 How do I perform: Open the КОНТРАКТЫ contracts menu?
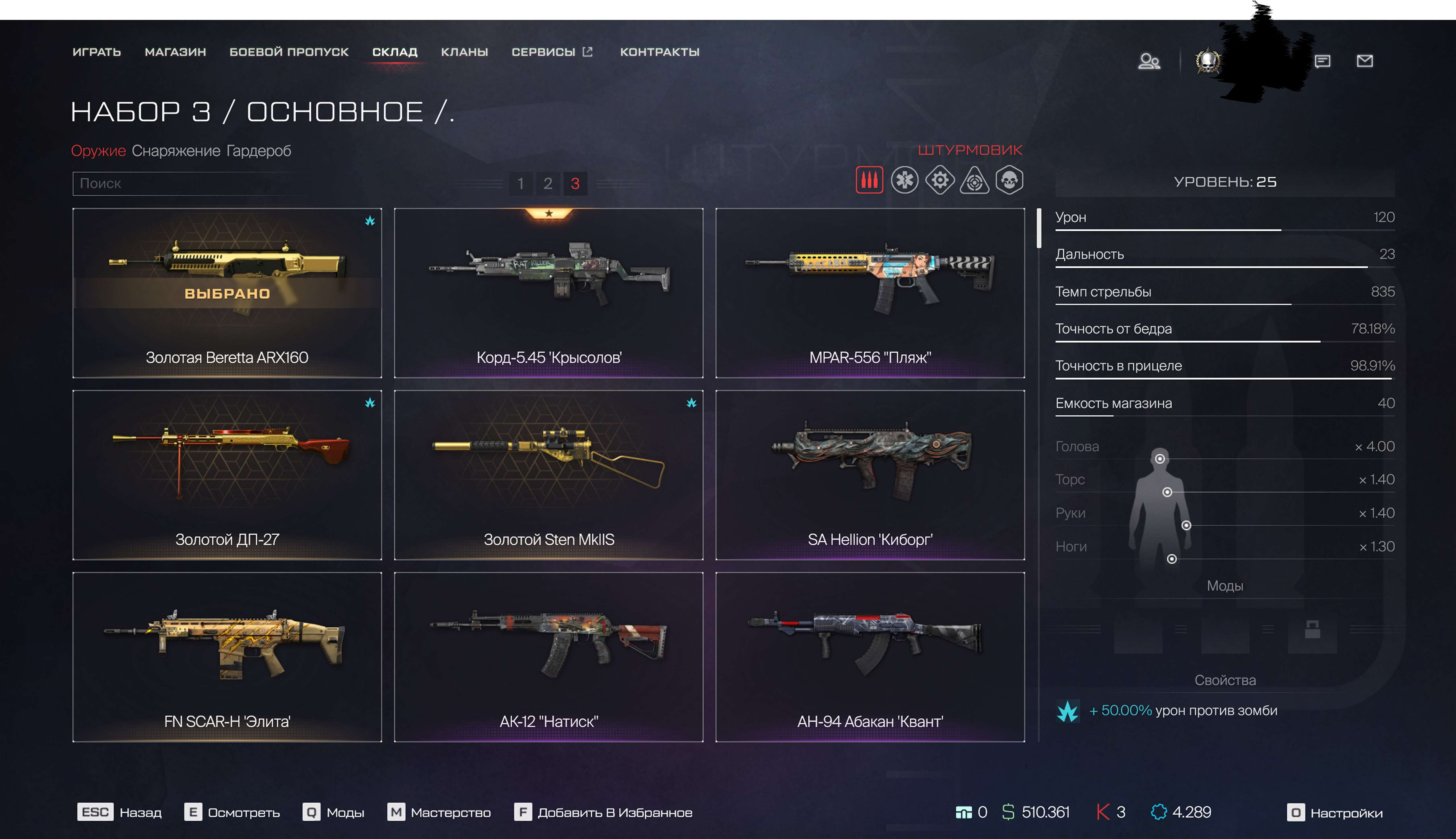[659, 52]
